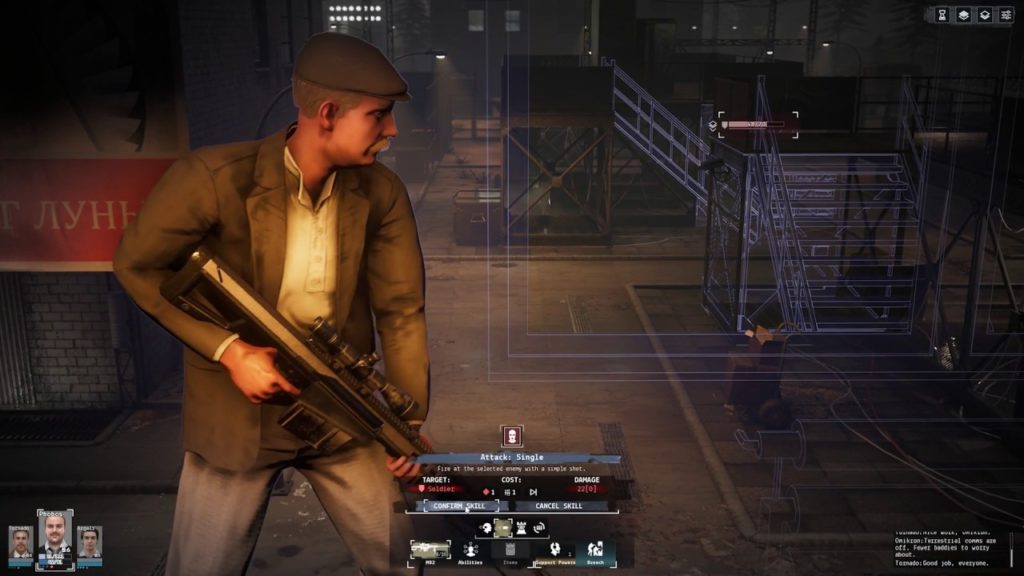This screenshot has height=576, width=1024.
Task: Click the hollow-top layers floor icon
Action: pos(986,15)
